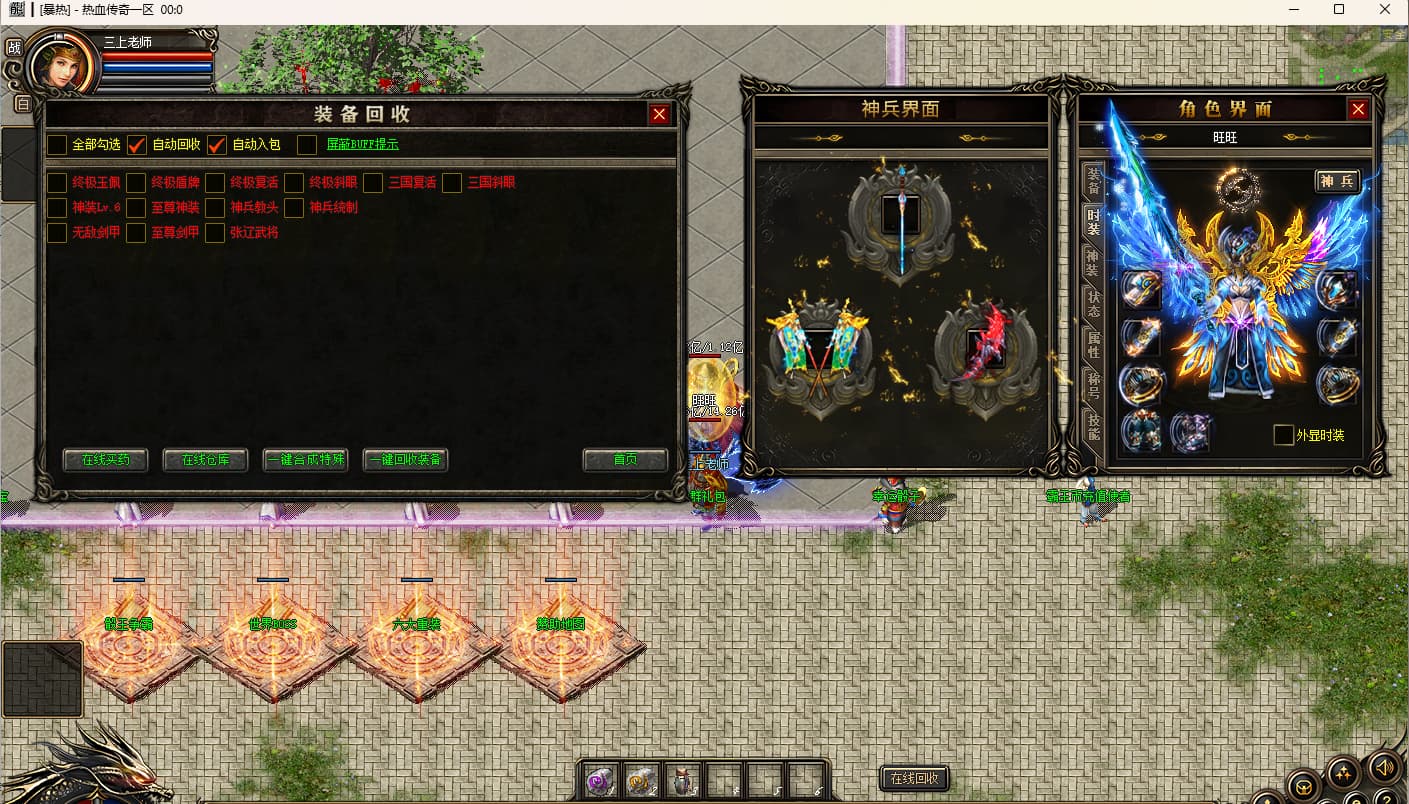Image resolution: width=1409 pixels, height=804 pixels.
Task: Tick the 全部勾选 select-all checkbox
Action: [x=58, y=145]
